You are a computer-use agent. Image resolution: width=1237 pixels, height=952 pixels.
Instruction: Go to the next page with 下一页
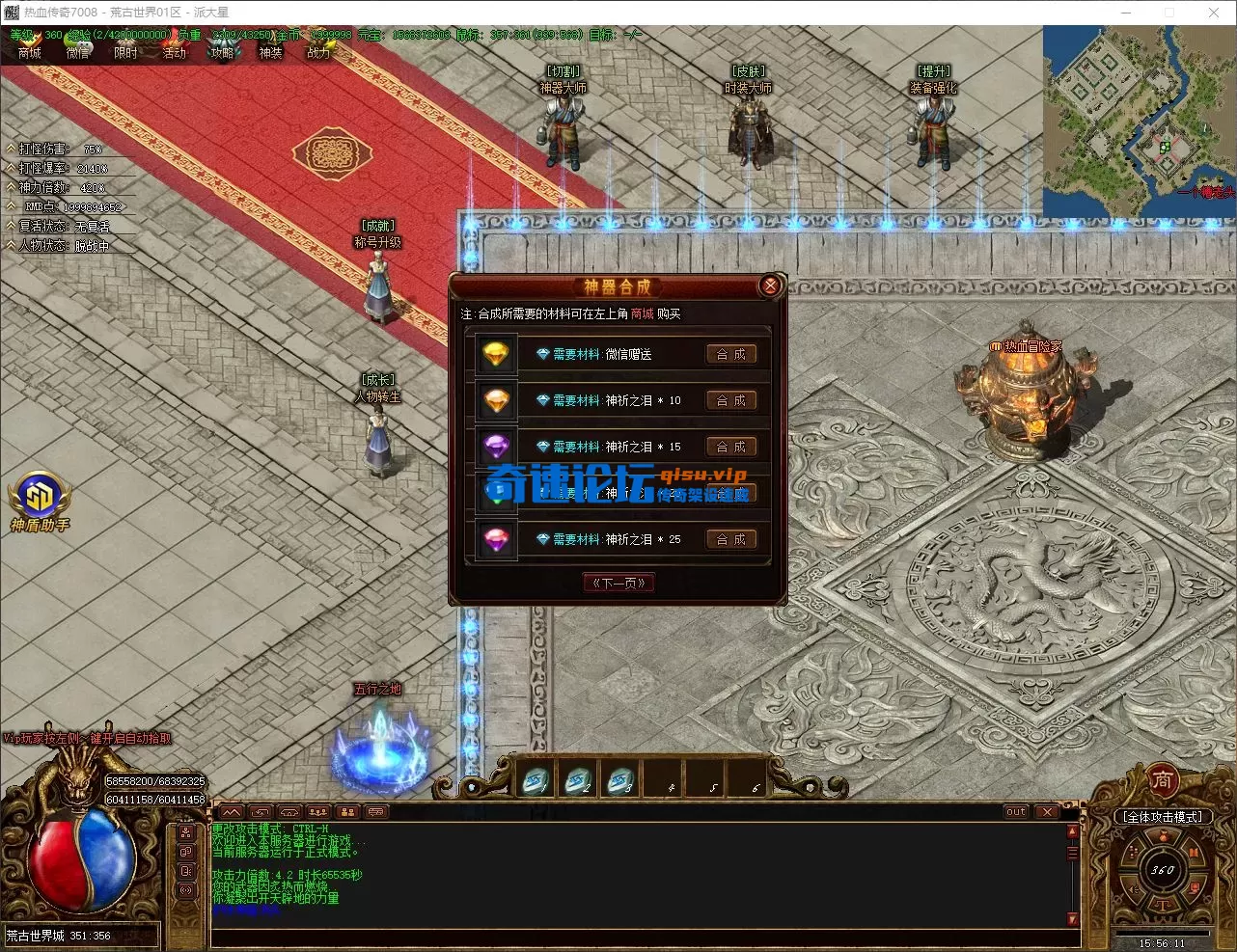(x=618, y=583)
